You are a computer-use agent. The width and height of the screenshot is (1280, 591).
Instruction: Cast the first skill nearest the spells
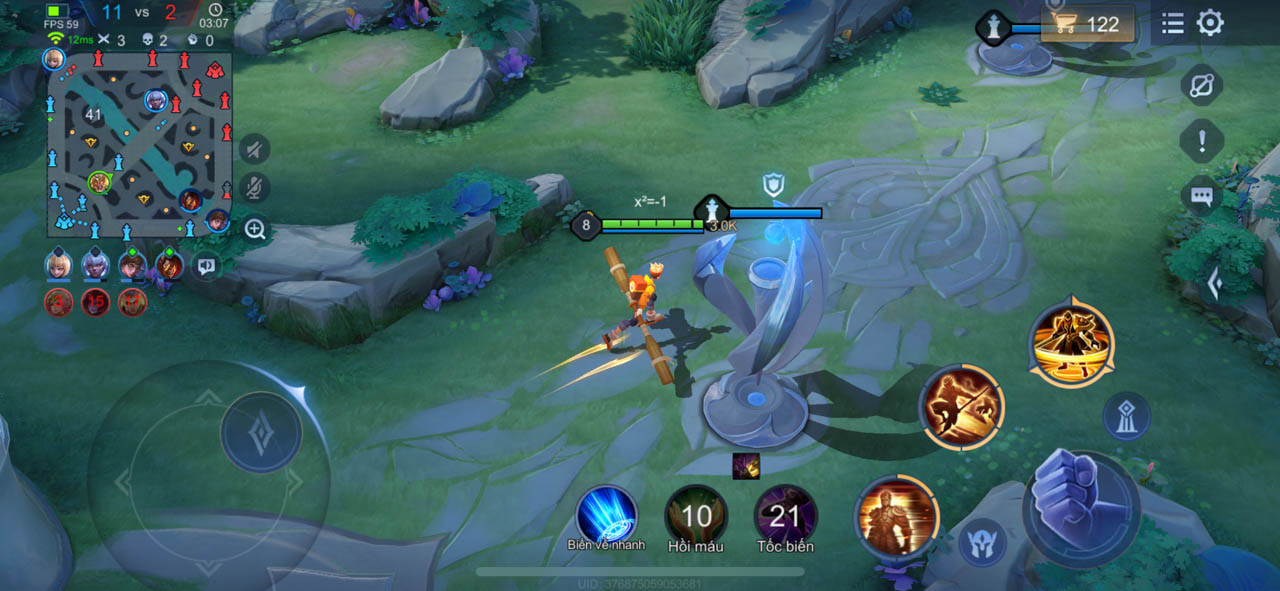click(x=897, y=516)
